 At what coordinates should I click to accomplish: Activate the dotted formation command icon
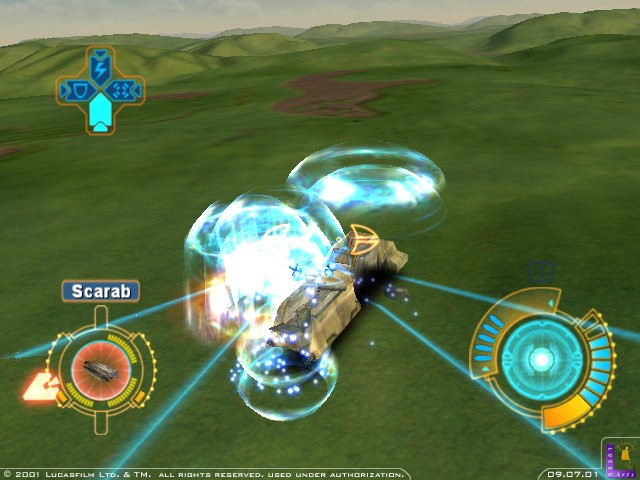tap(124, 92)
